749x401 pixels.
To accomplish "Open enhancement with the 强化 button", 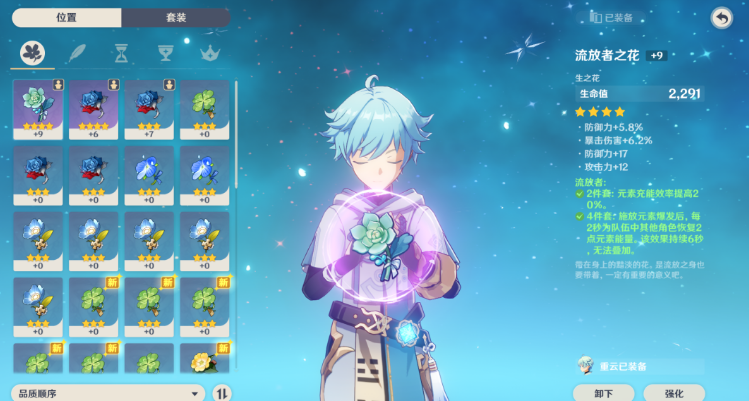I will tap(674, 393).
